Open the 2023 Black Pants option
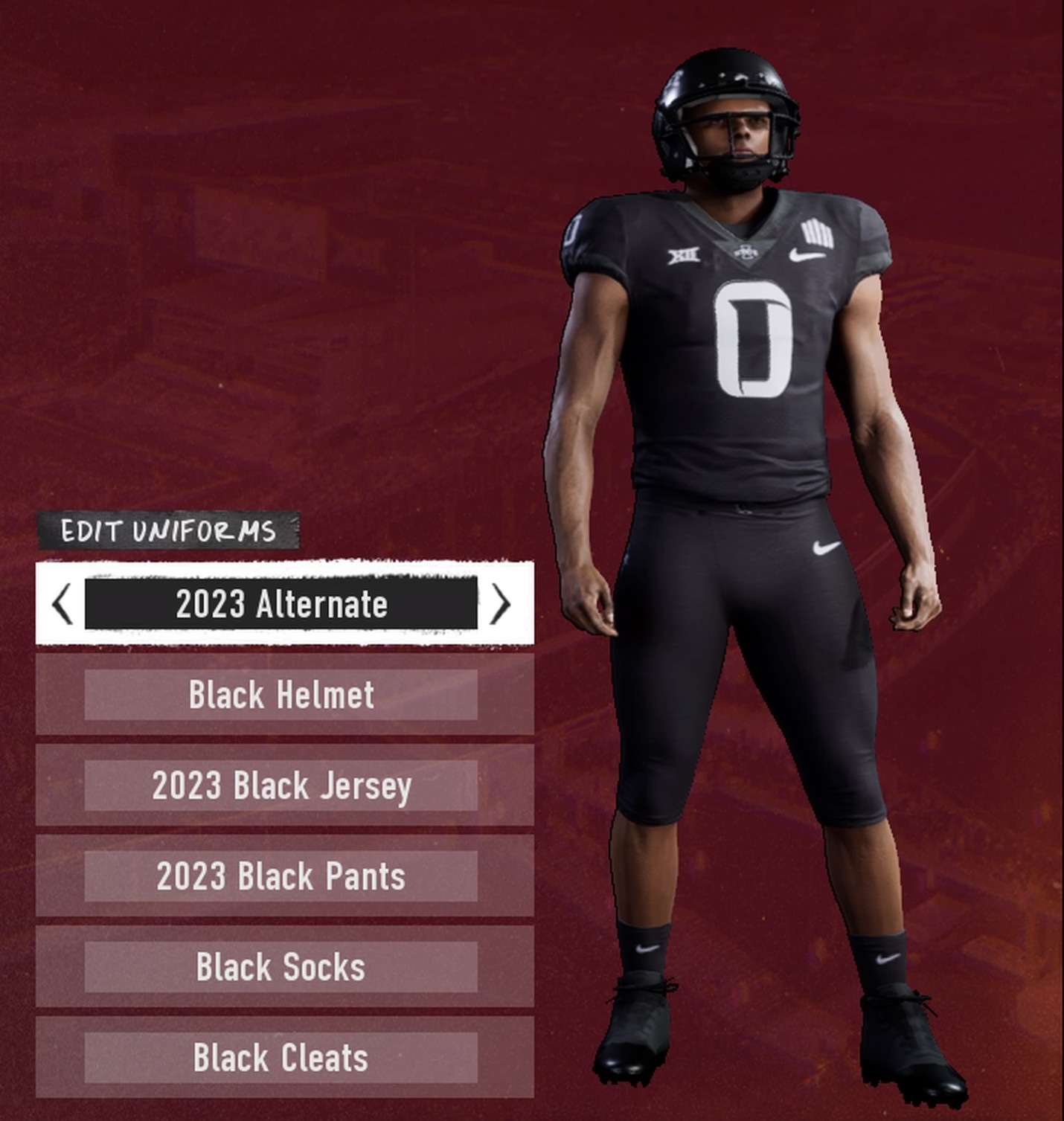Image resolution: width=1064 pixels, height=1121 pixels. pos(281,876)
